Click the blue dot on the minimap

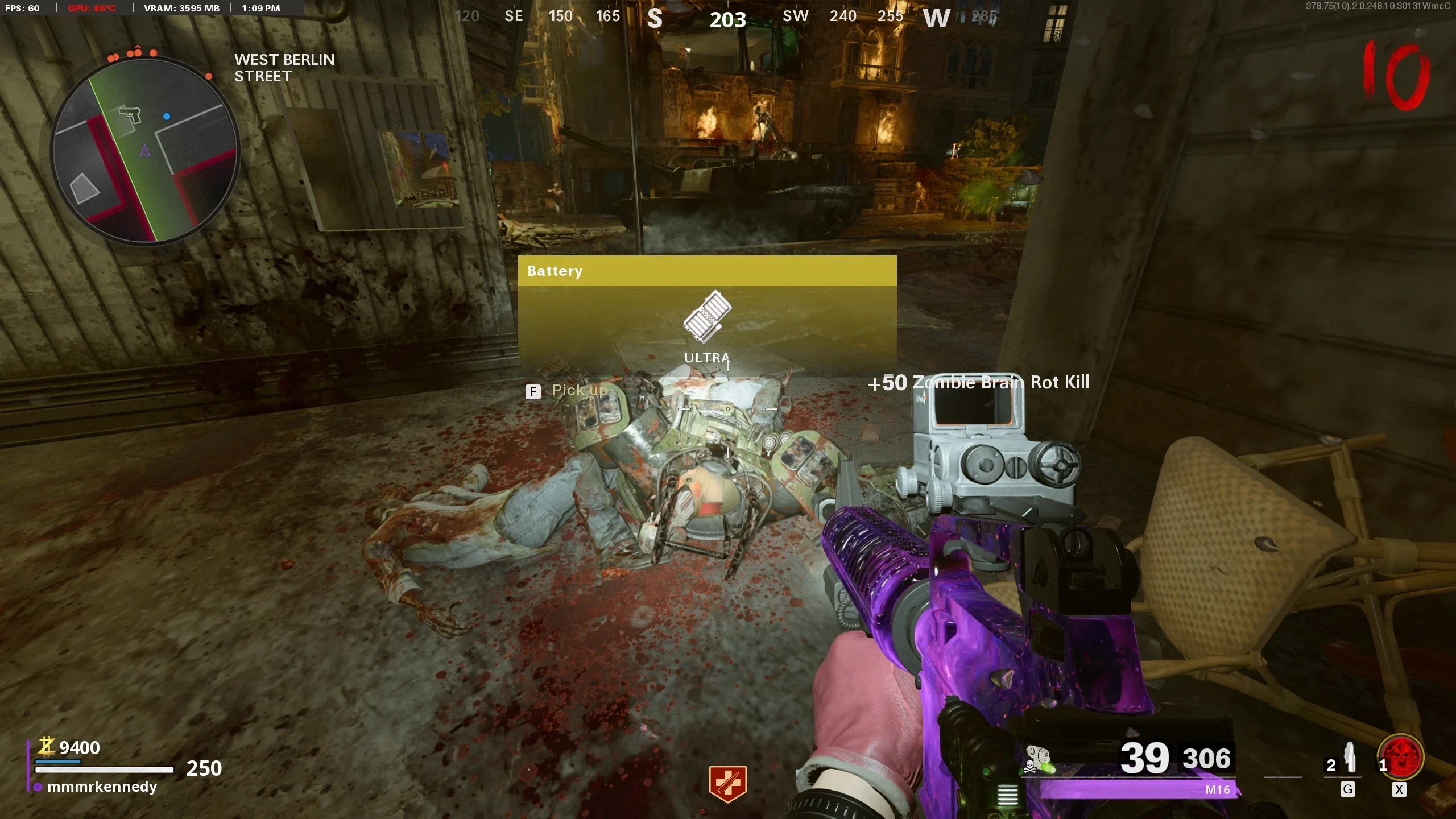click(167, 117)
